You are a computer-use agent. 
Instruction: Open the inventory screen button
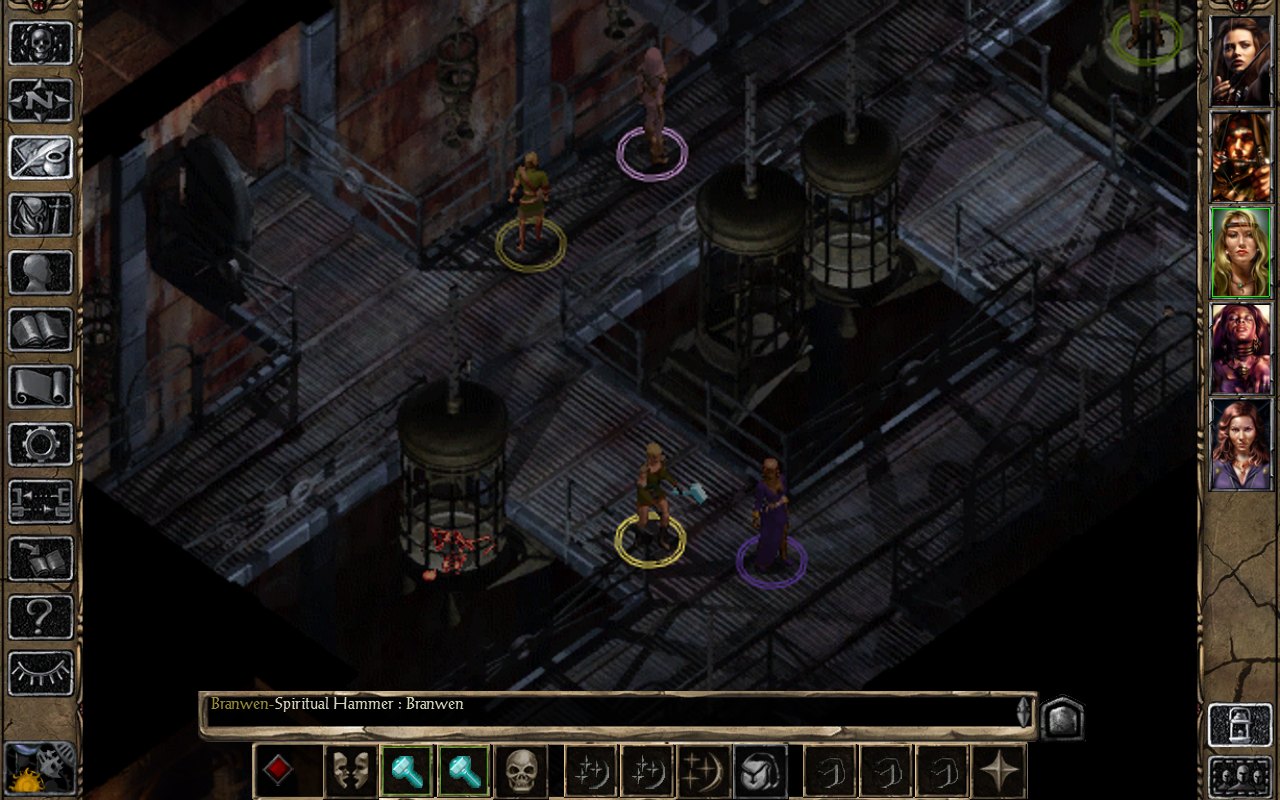tap(41, 215)
